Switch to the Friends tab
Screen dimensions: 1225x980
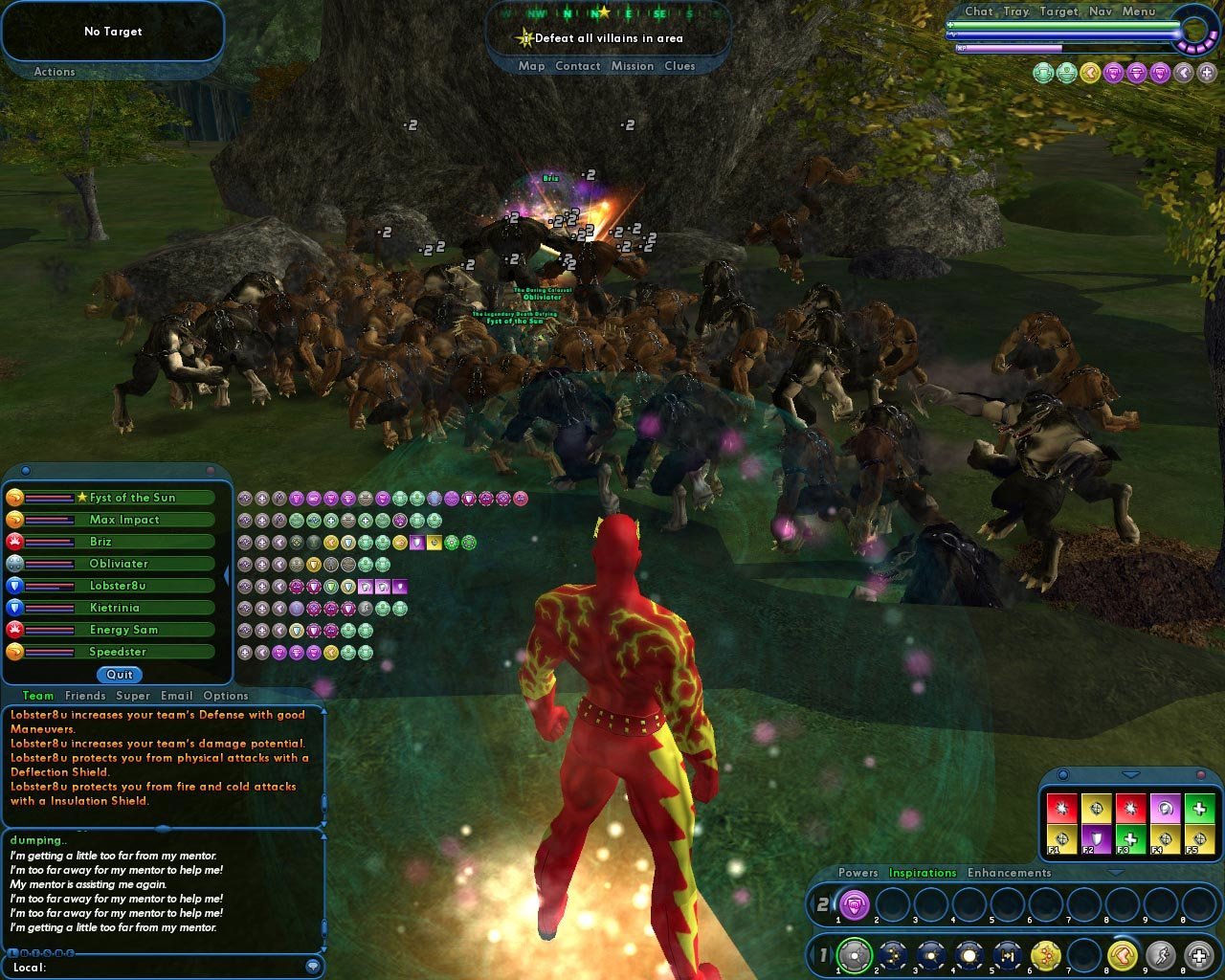pyautogui.click(x=85, y=696)
